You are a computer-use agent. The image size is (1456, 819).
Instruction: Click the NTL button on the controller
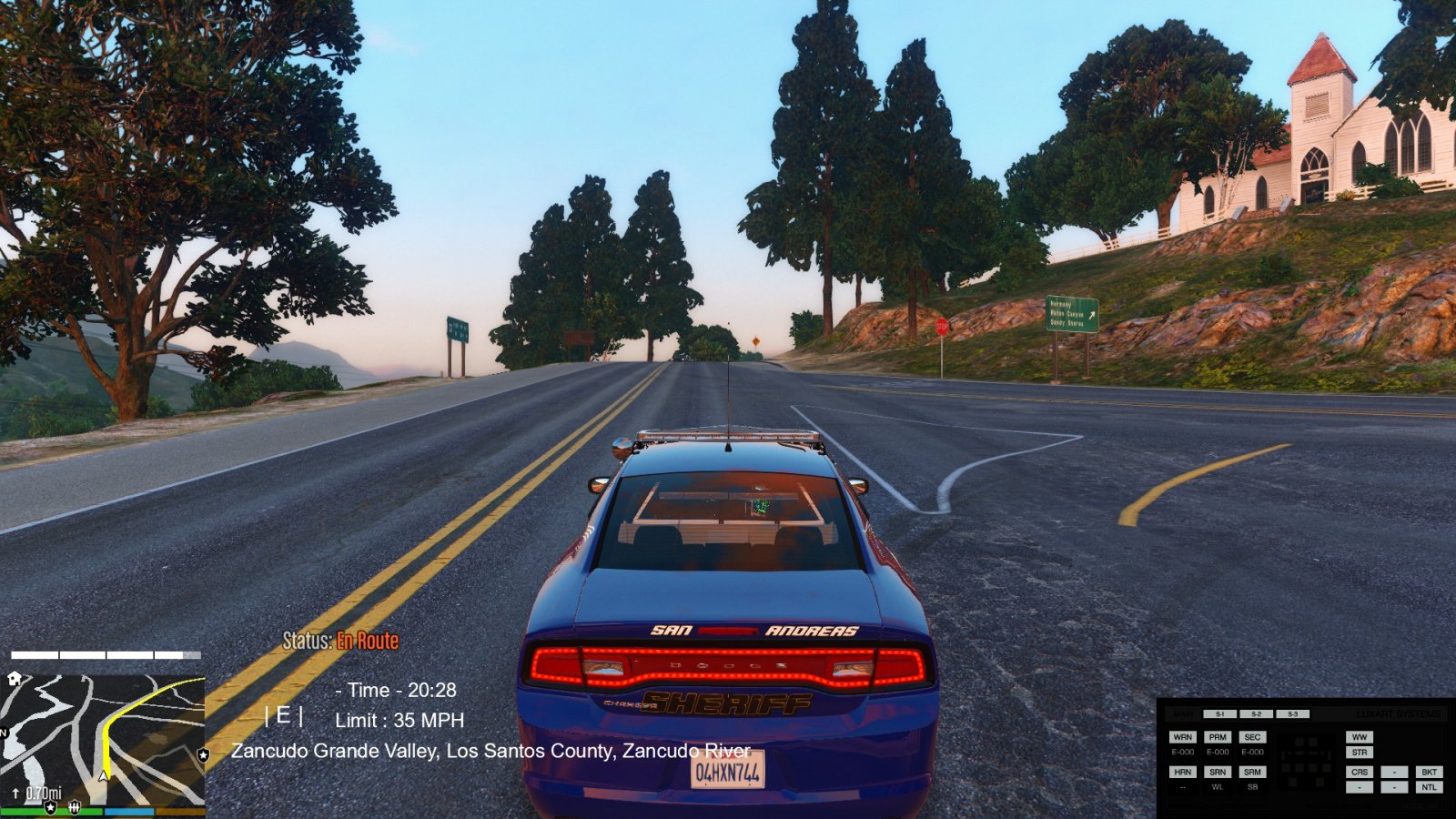(1429, 787)
